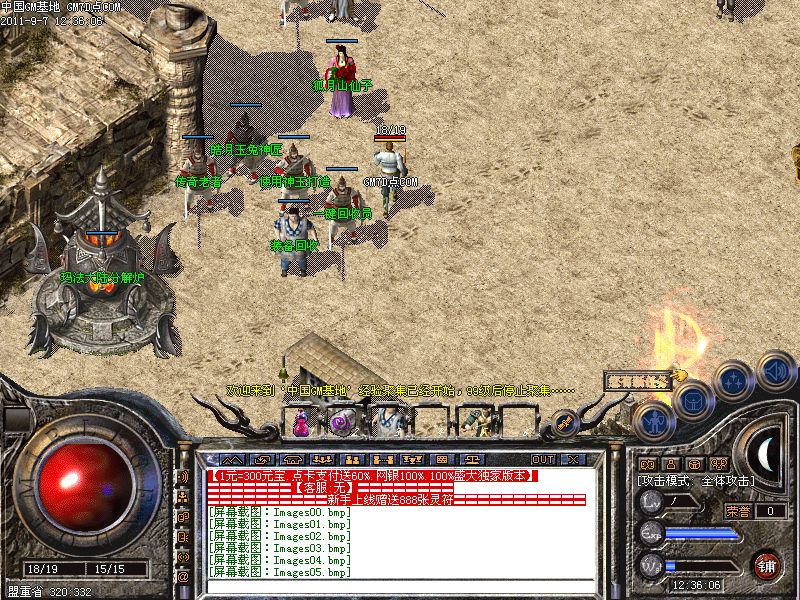Click the OUT logout button
The width and height of the screenshot is (800, 600).
(x=543, y=459)
